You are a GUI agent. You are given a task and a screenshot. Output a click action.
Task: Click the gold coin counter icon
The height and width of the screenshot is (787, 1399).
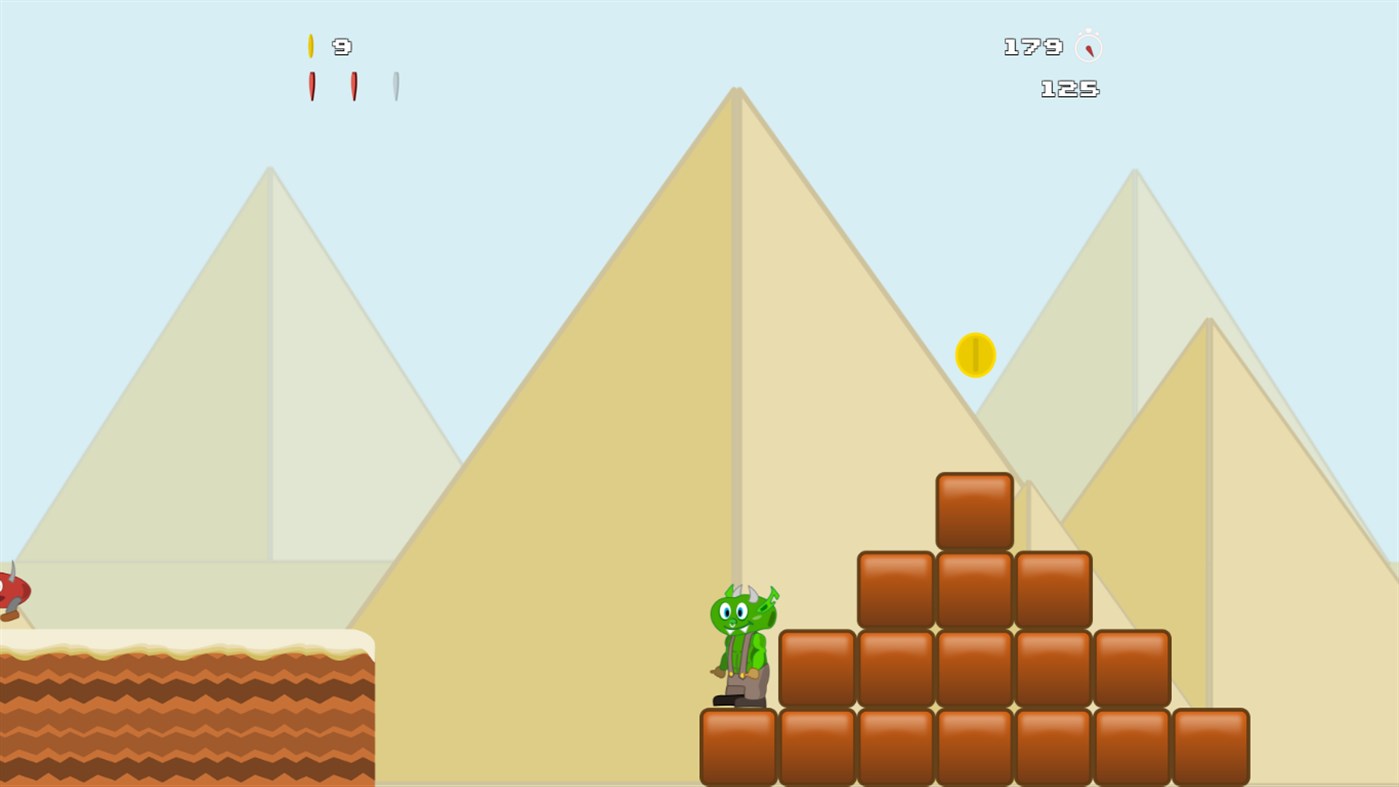click(312, 44)
